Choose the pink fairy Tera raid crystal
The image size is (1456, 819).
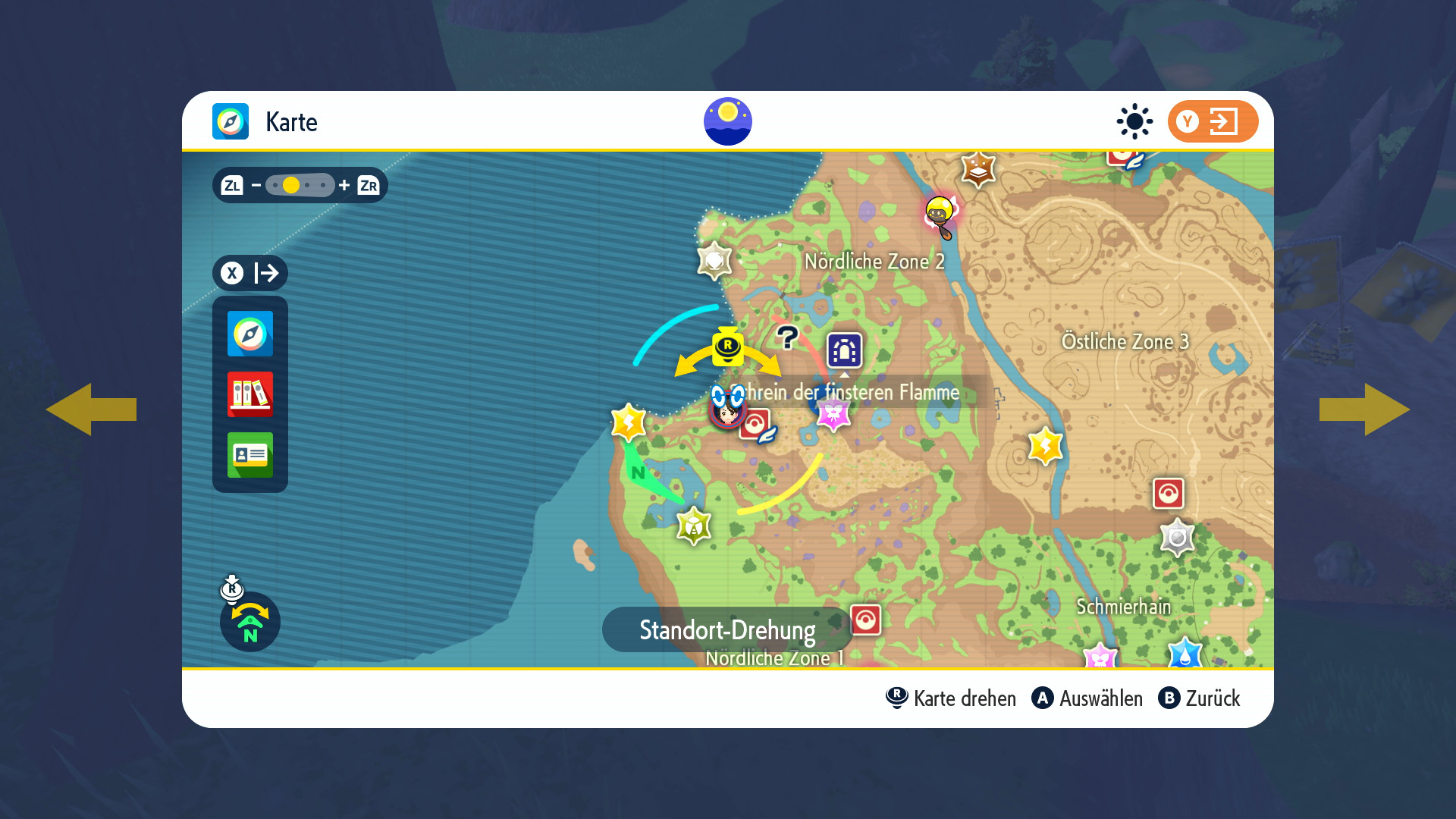tap(833, 414)
